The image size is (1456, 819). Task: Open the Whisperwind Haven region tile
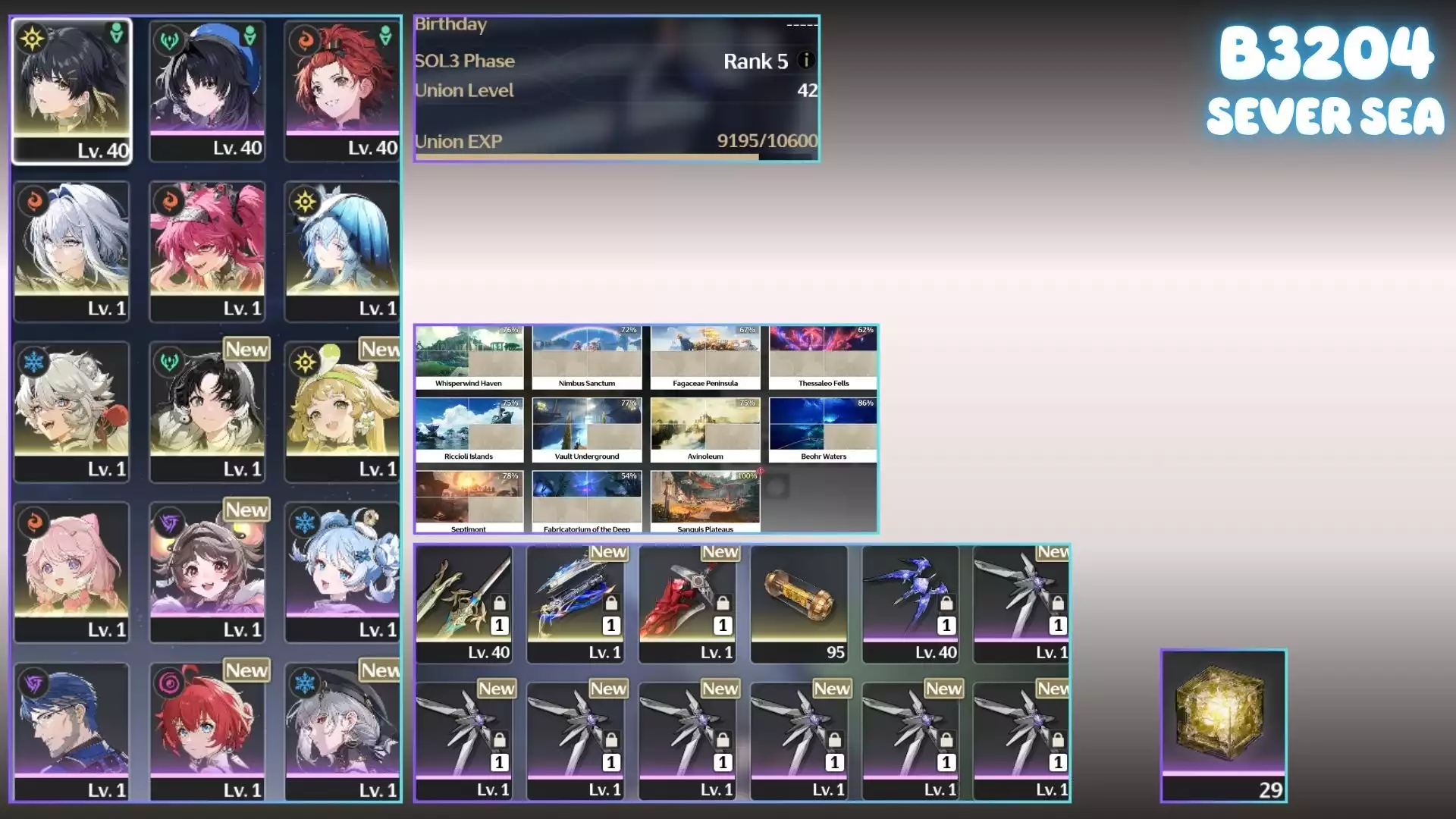tap(469, 357)
